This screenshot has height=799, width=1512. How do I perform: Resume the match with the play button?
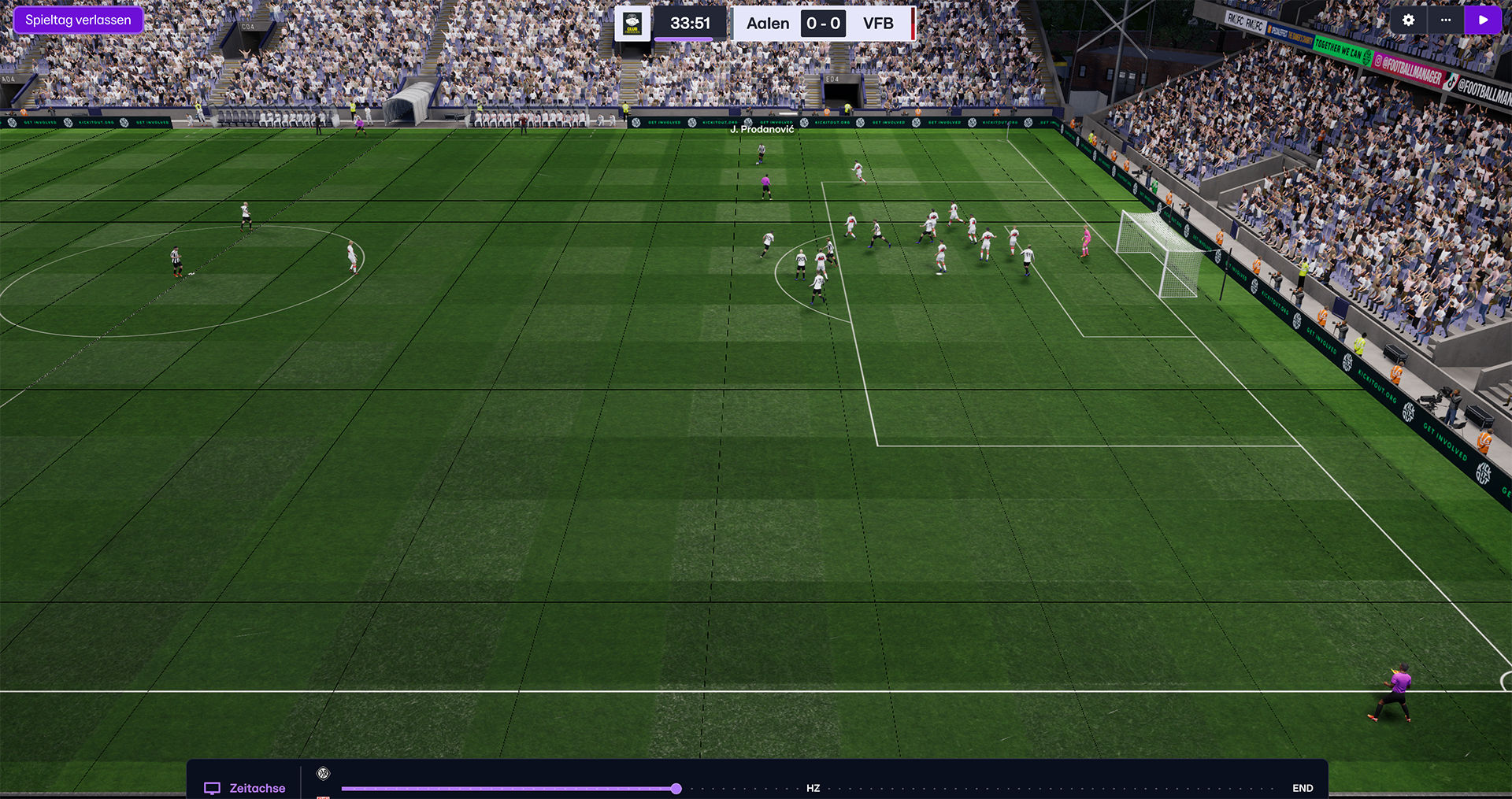coord(1484,20)
